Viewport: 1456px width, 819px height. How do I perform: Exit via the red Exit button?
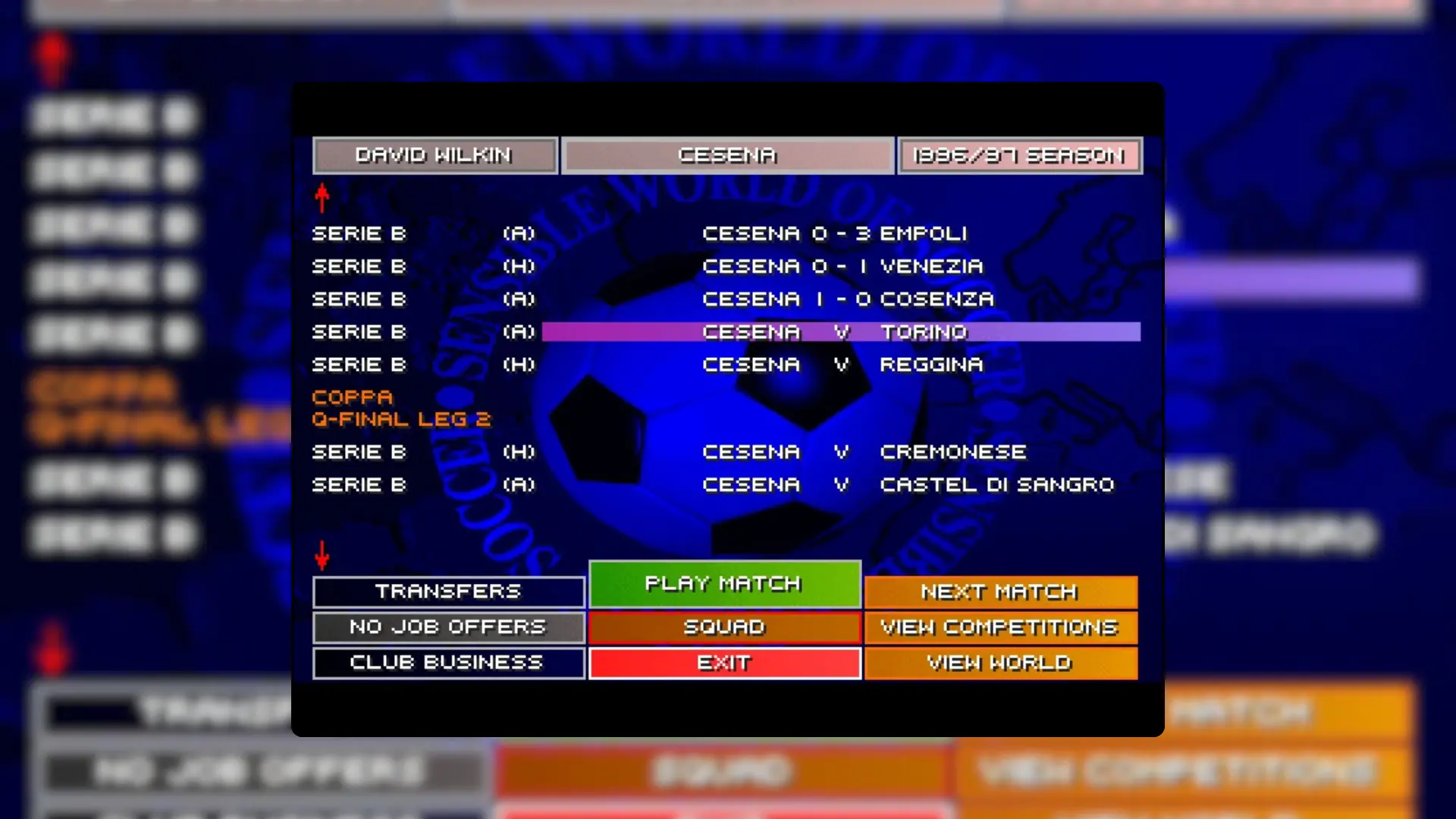point(723,662)
